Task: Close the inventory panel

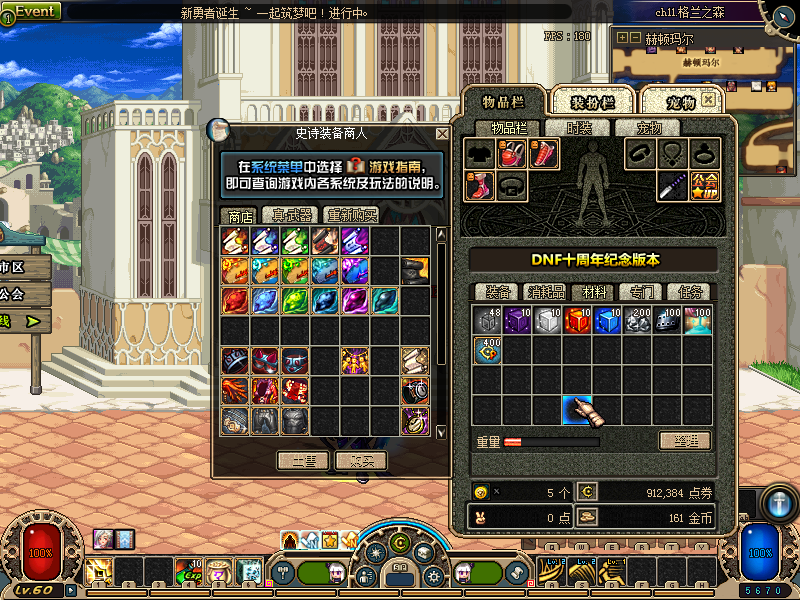Action: (708, 100)
